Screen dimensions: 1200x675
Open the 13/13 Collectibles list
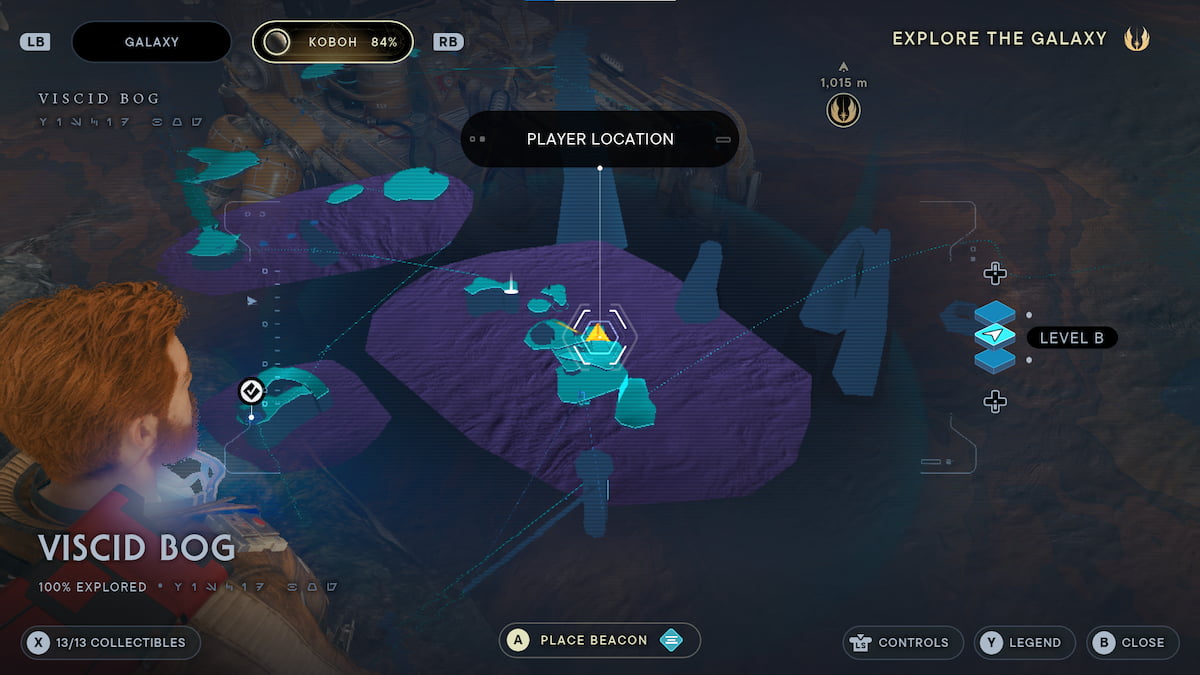[111, 642]
